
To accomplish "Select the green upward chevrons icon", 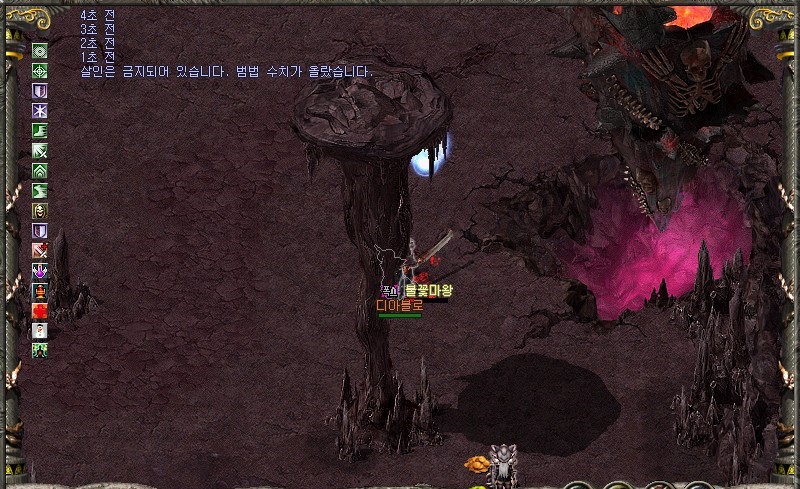I will click(40, 171).
